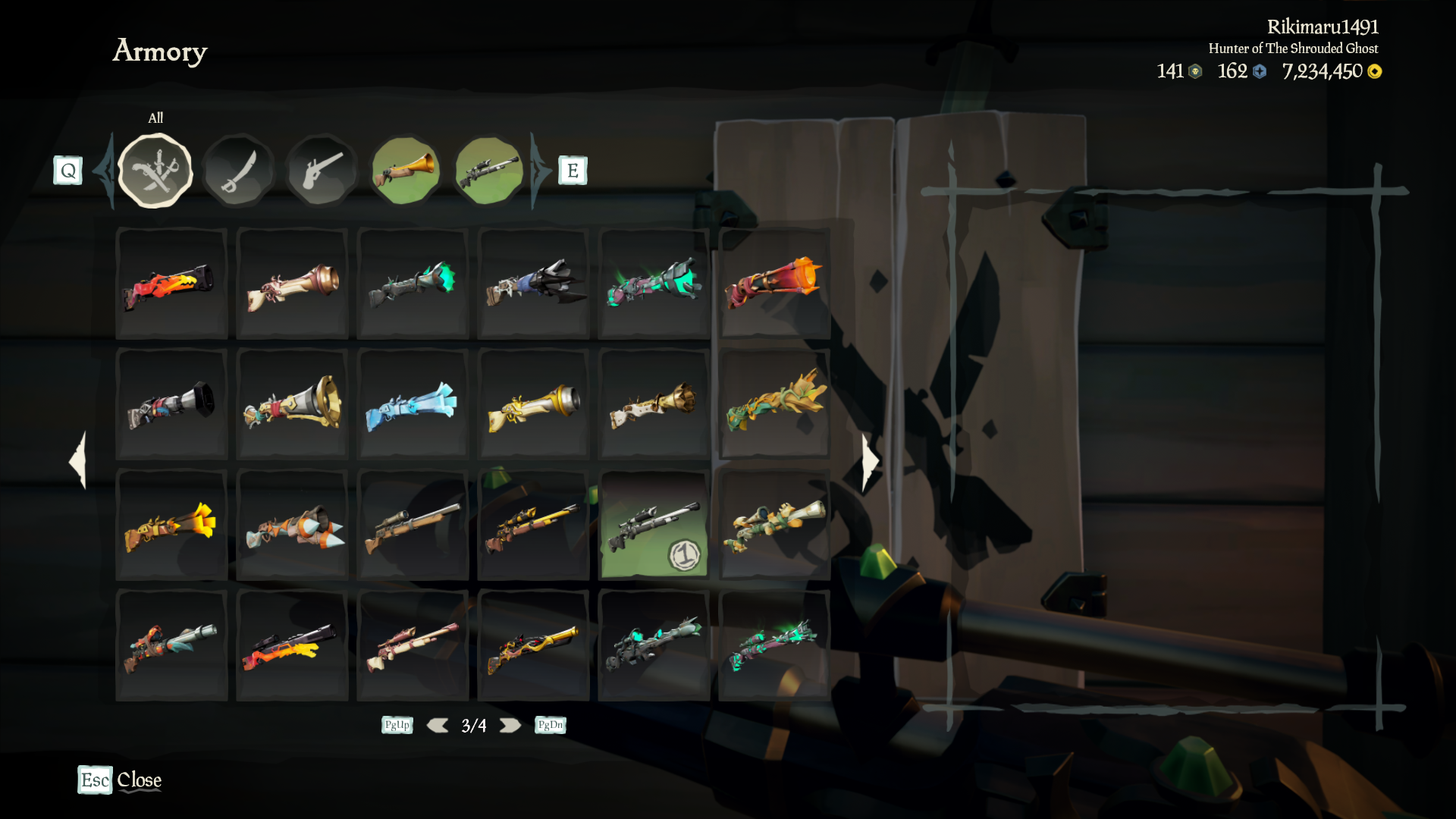Select the Eye of Reach category icon

[489, 170]
